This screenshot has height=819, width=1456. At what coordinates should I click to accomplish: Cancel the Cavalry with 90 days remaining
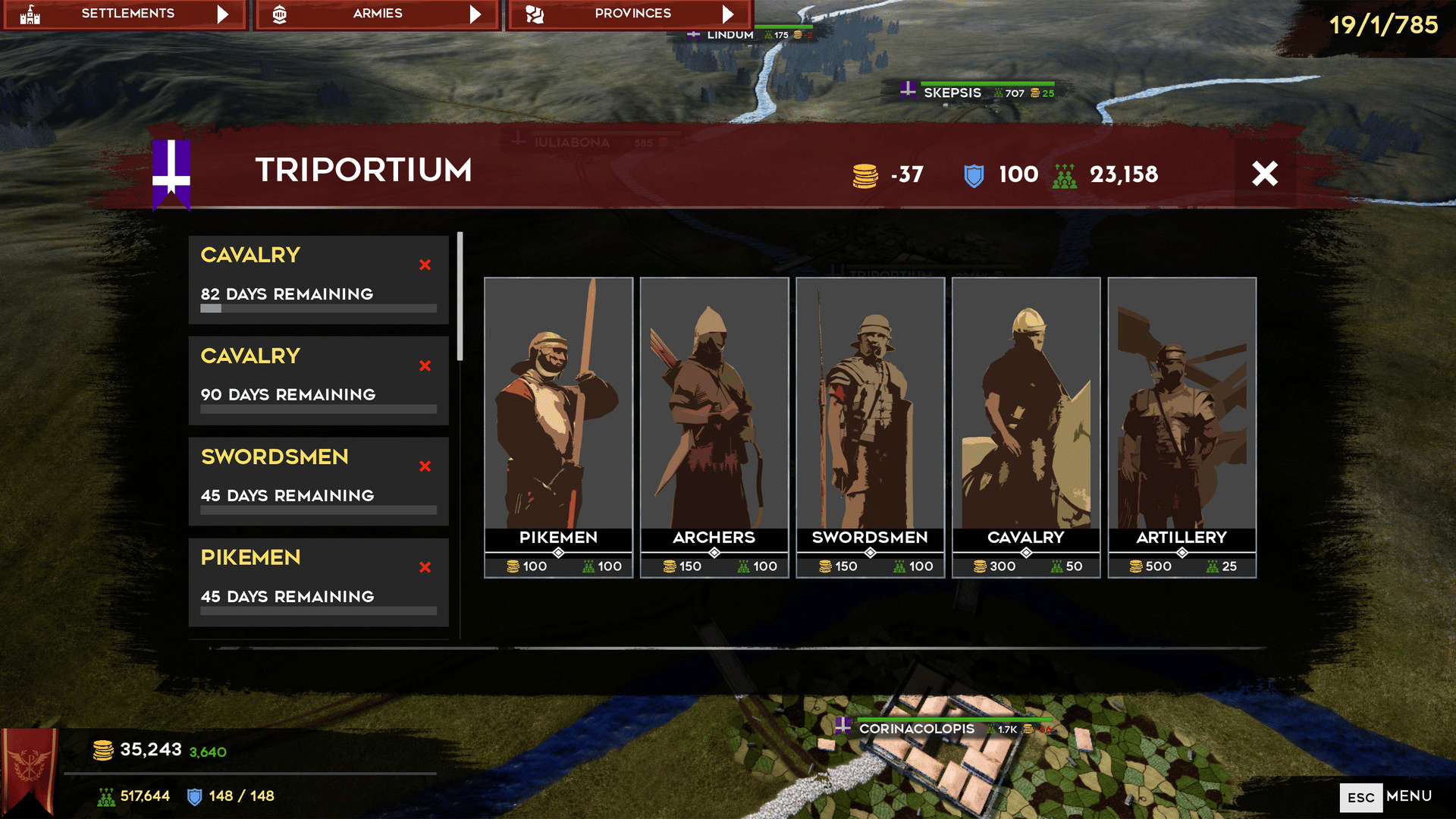pos(425,366)
